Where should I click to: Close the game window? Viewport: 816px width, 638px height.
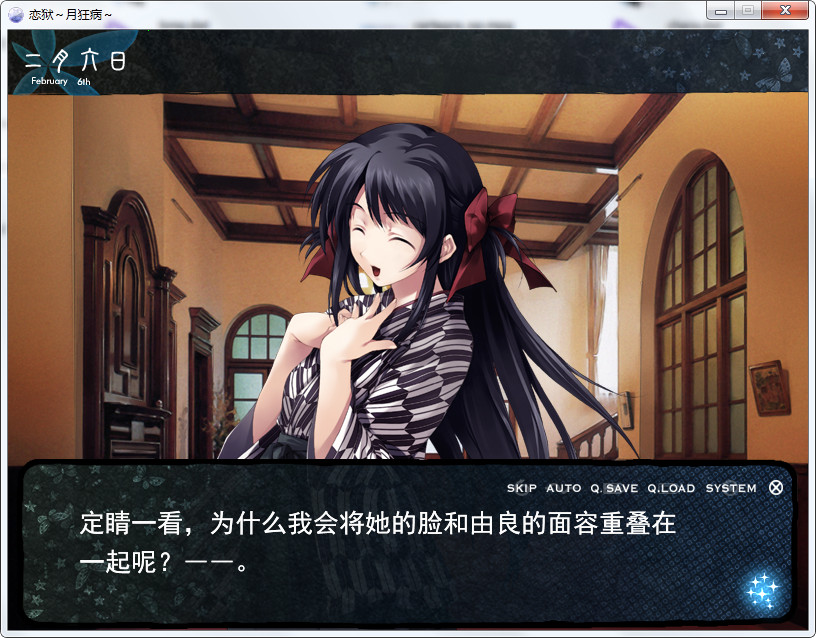pyautogui.click(x=785, y=11)
